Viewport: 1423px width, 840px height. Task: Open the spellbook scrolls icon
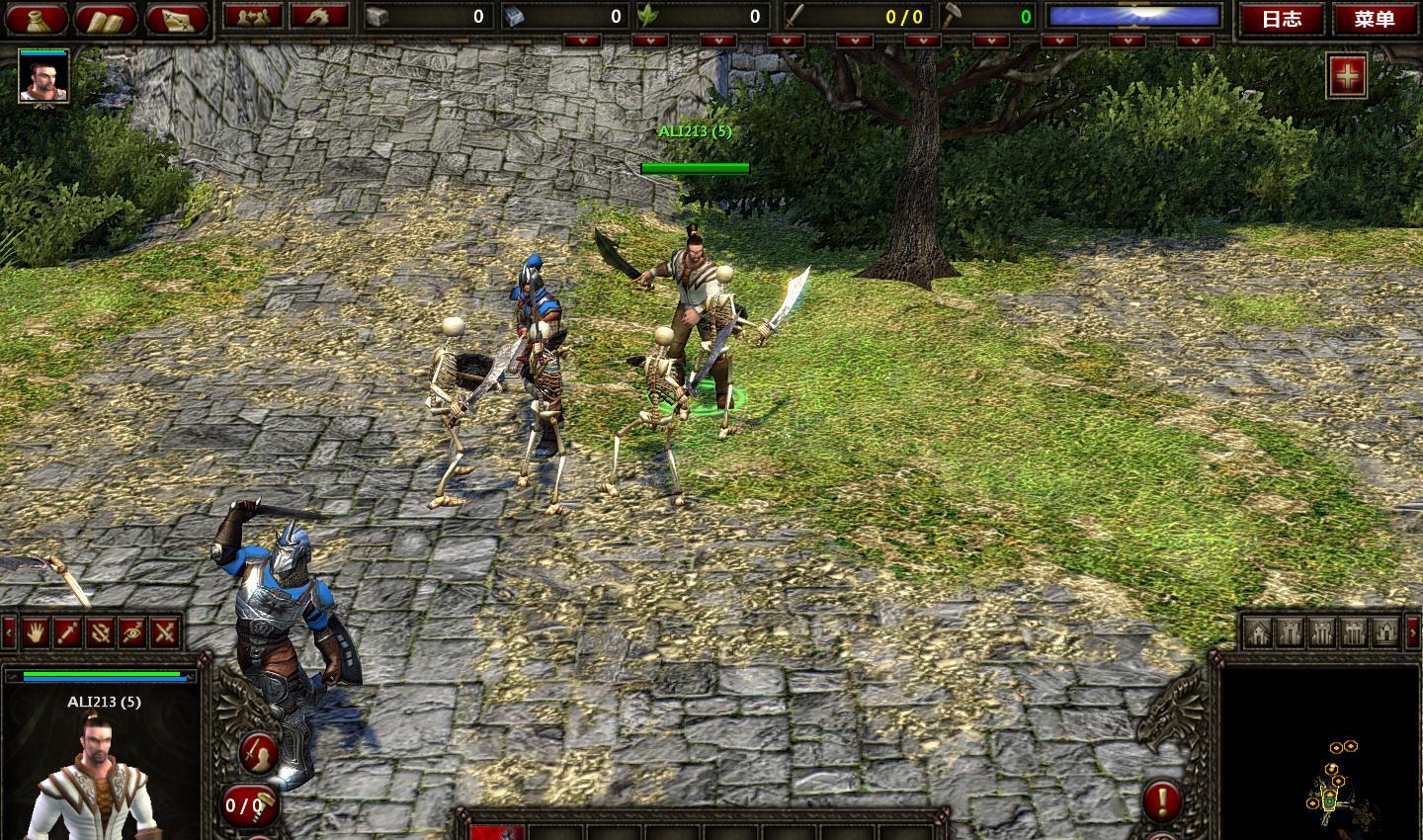[106, 18]
